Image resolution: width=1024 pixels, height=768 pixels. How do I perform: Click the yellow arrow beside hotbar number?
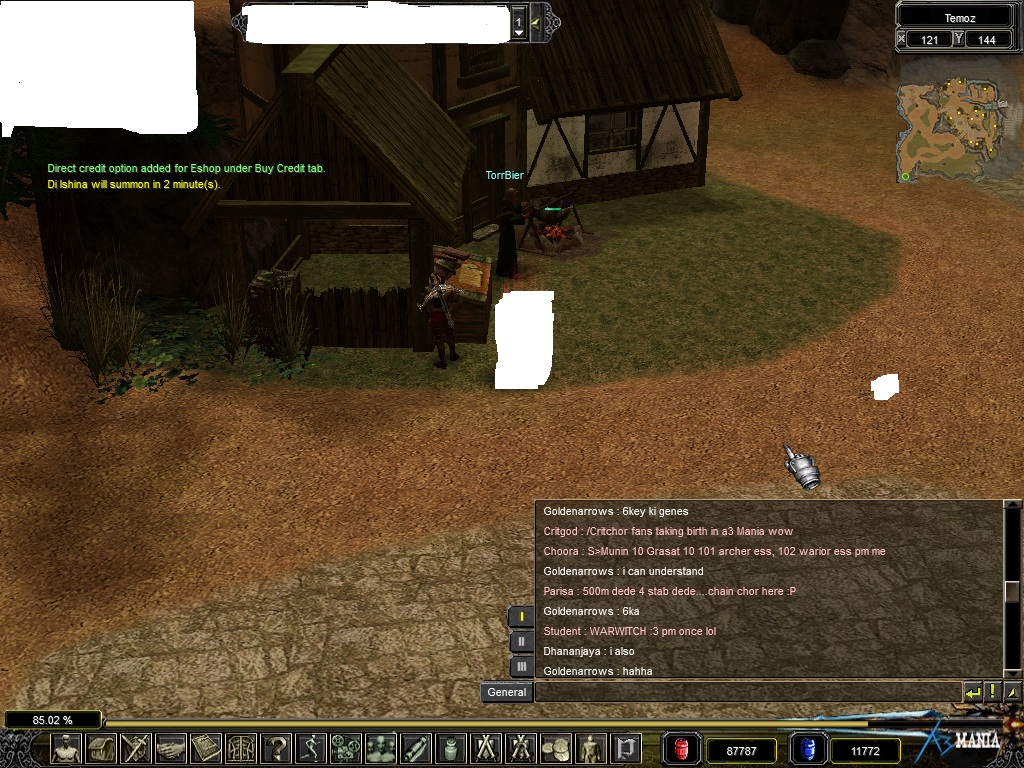[x=536, y=22]
